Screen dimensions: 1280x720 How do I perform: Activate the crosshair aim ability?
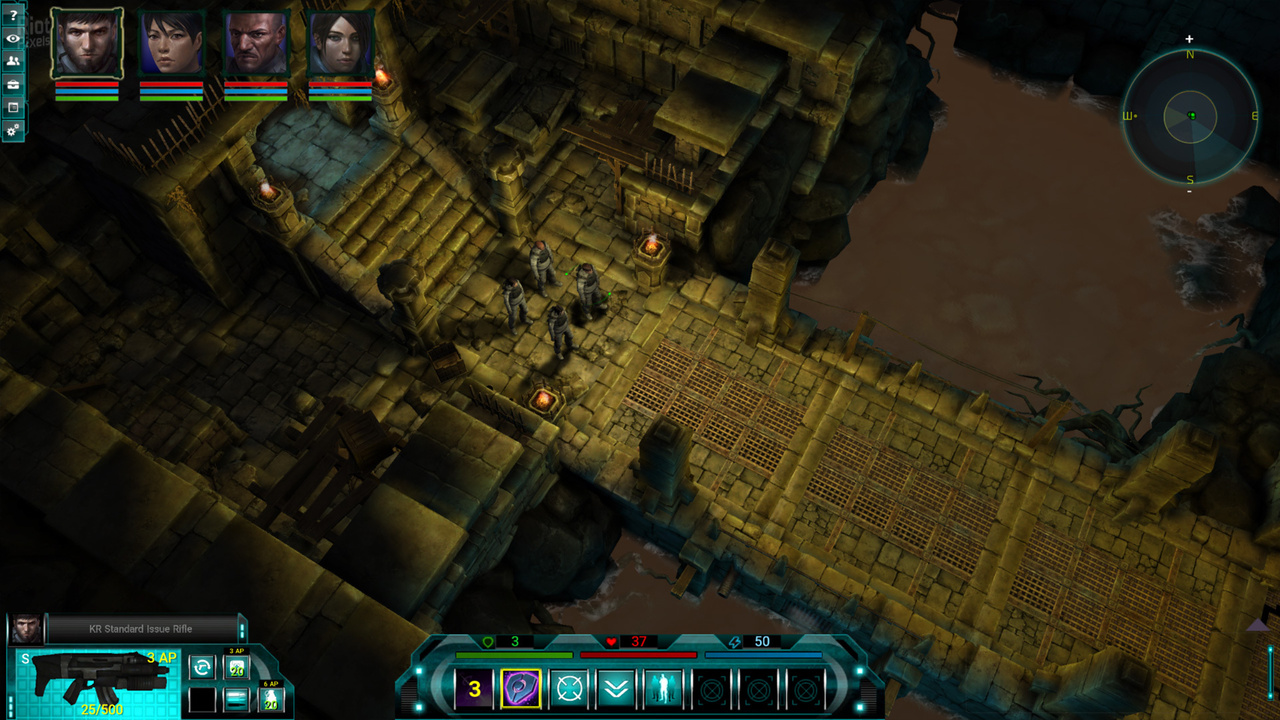[x=569, y=689]
